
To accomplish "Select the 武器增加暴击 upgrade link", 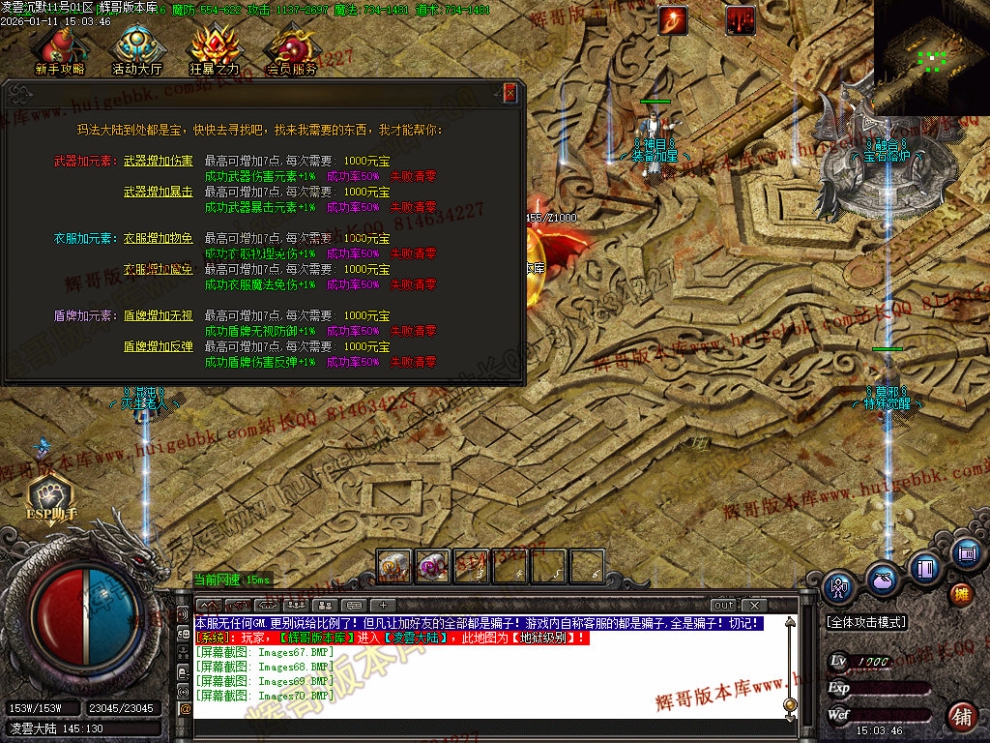I will click(x=158, y=191).
